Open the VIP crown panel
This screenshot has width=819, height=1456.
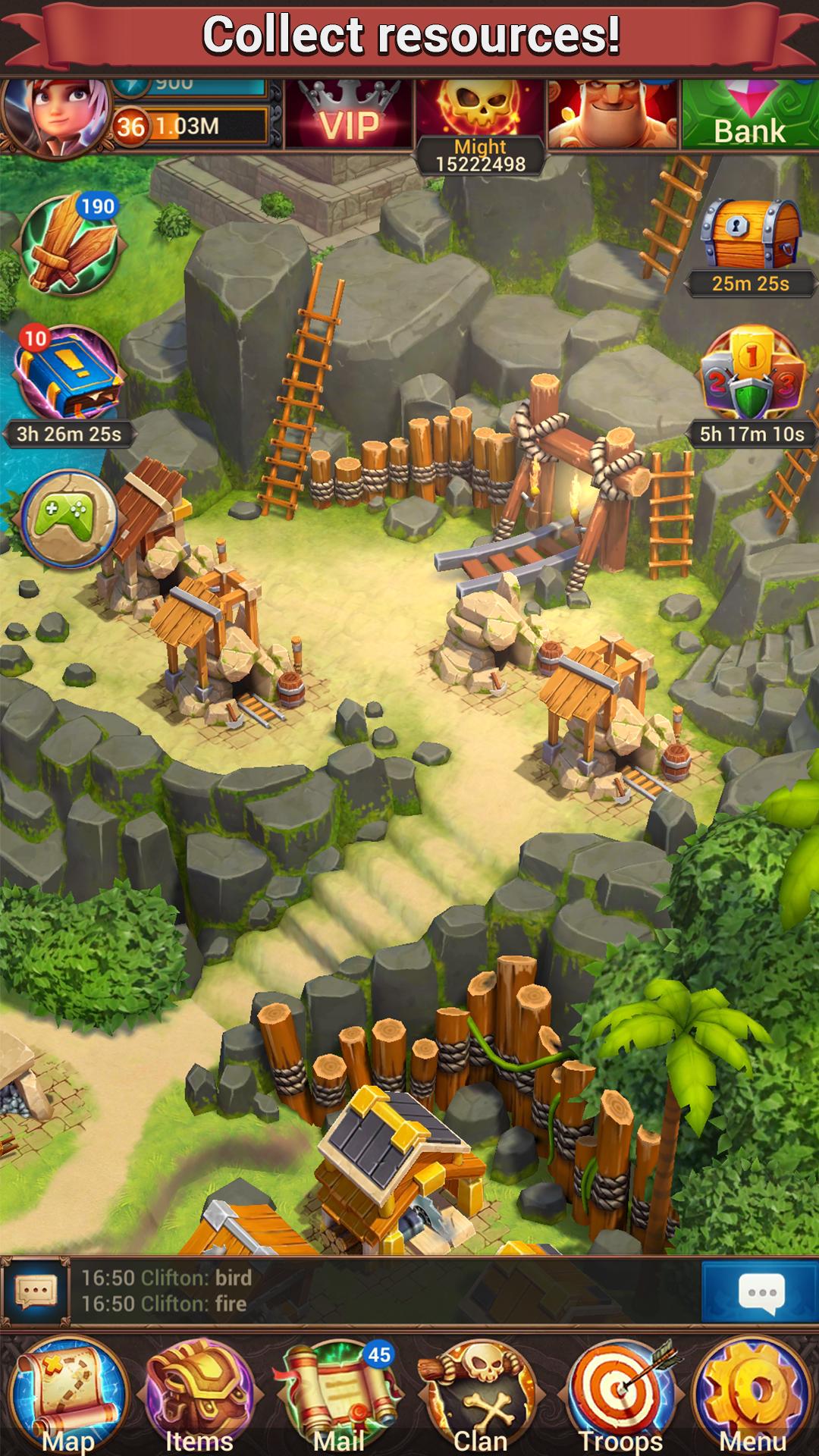tap(349, 115)
